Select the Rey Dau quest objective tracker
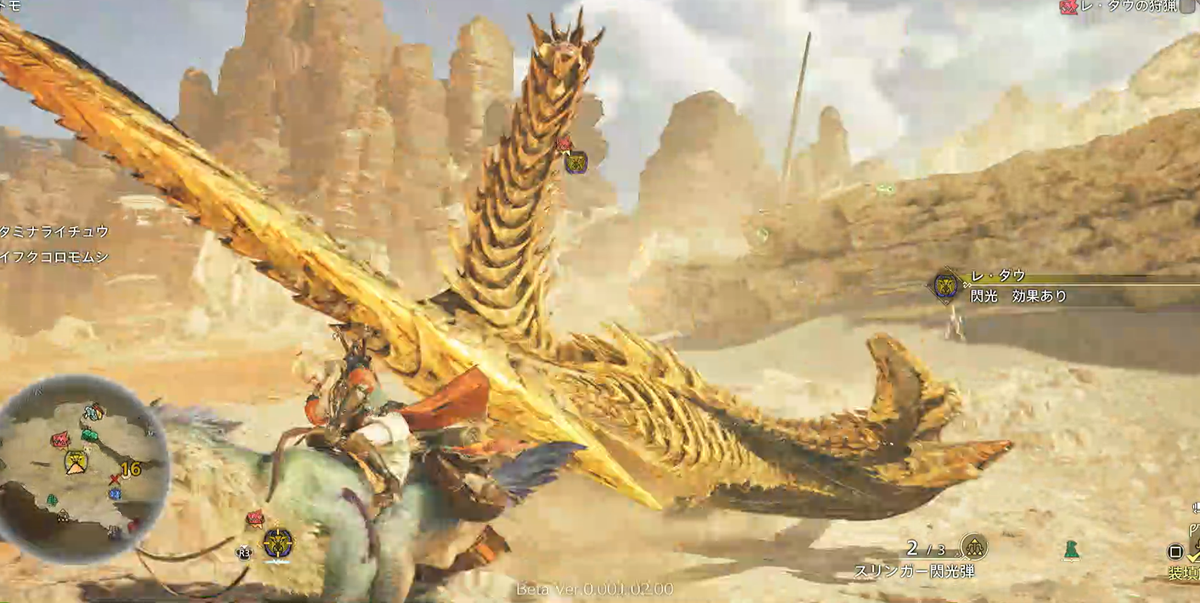Viewport: 1200px width, 603px height. (x=1128, y=7)
